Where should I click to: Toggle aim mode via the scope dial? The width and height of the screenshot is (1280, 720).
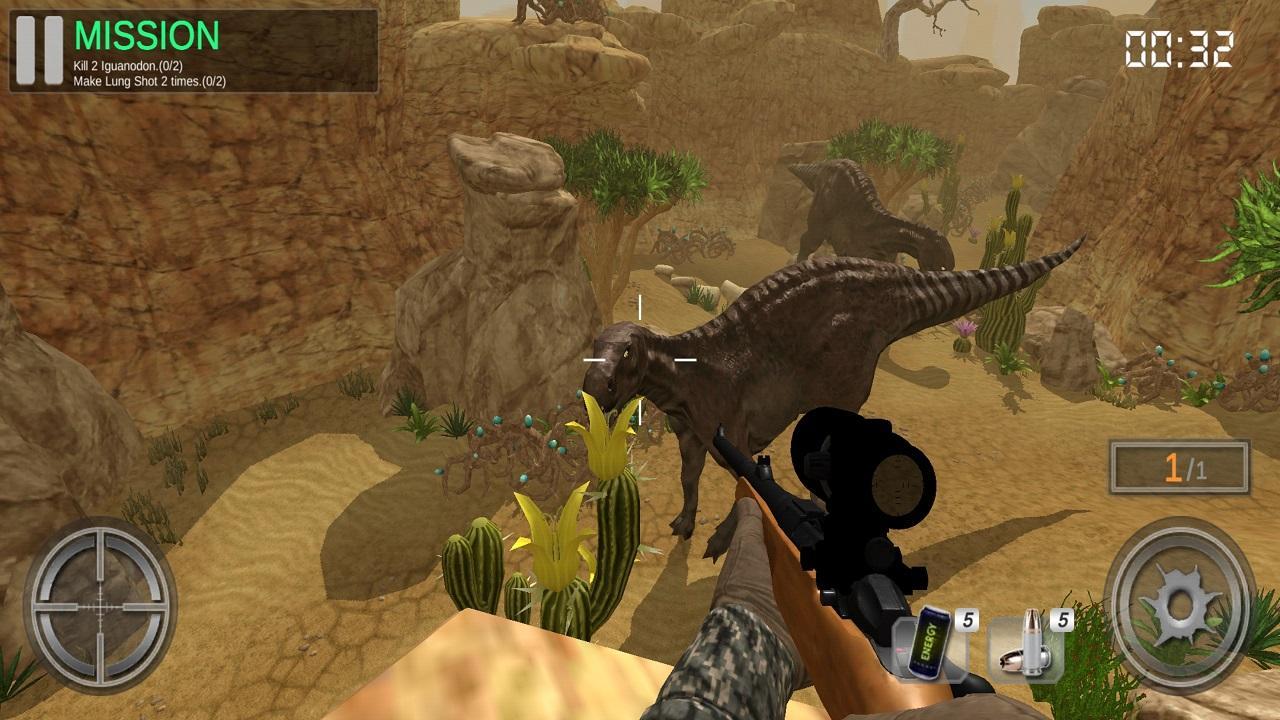click(98, 603)
